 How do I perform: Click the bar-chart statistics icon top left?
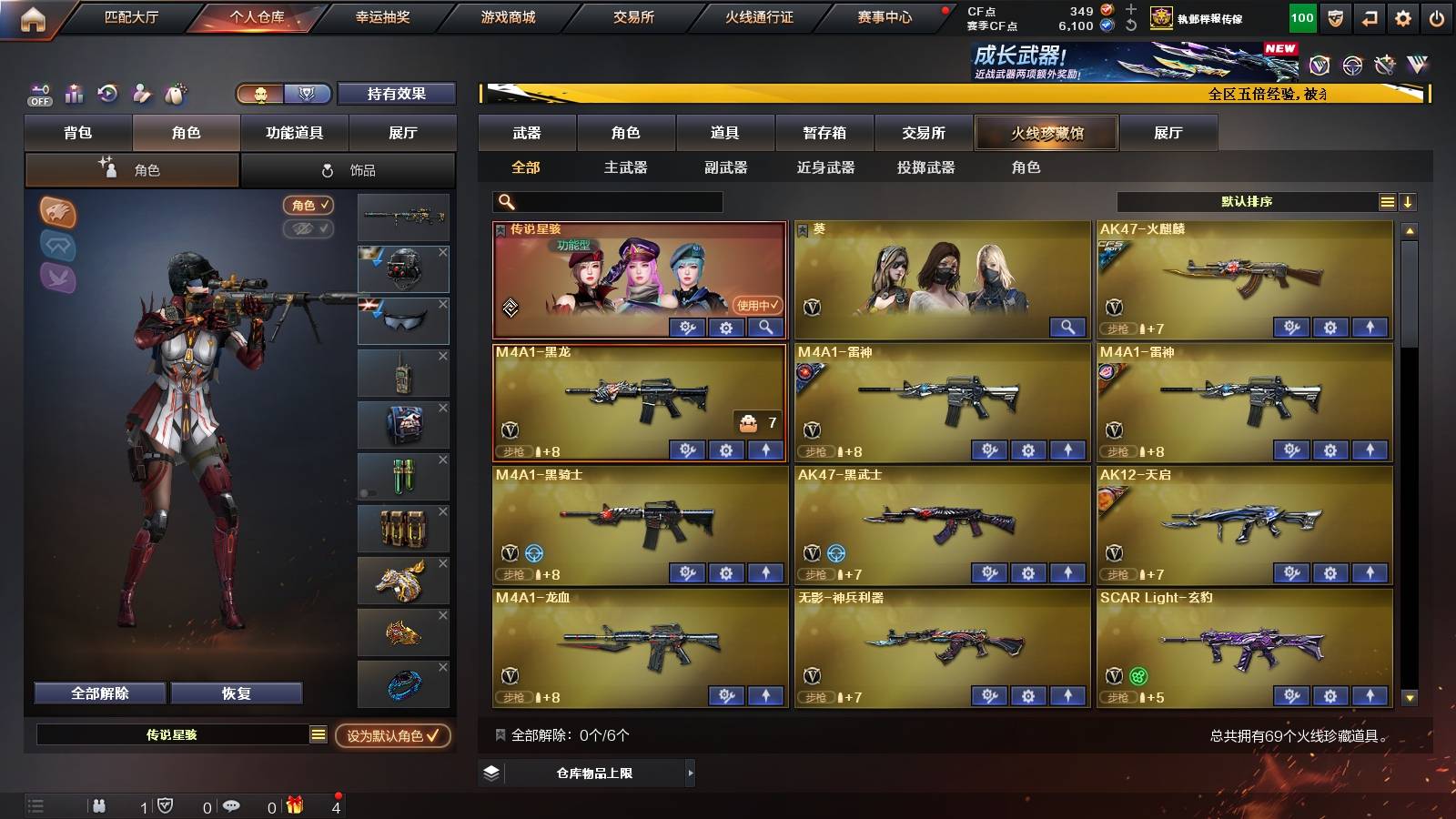[x=74, y=93]
